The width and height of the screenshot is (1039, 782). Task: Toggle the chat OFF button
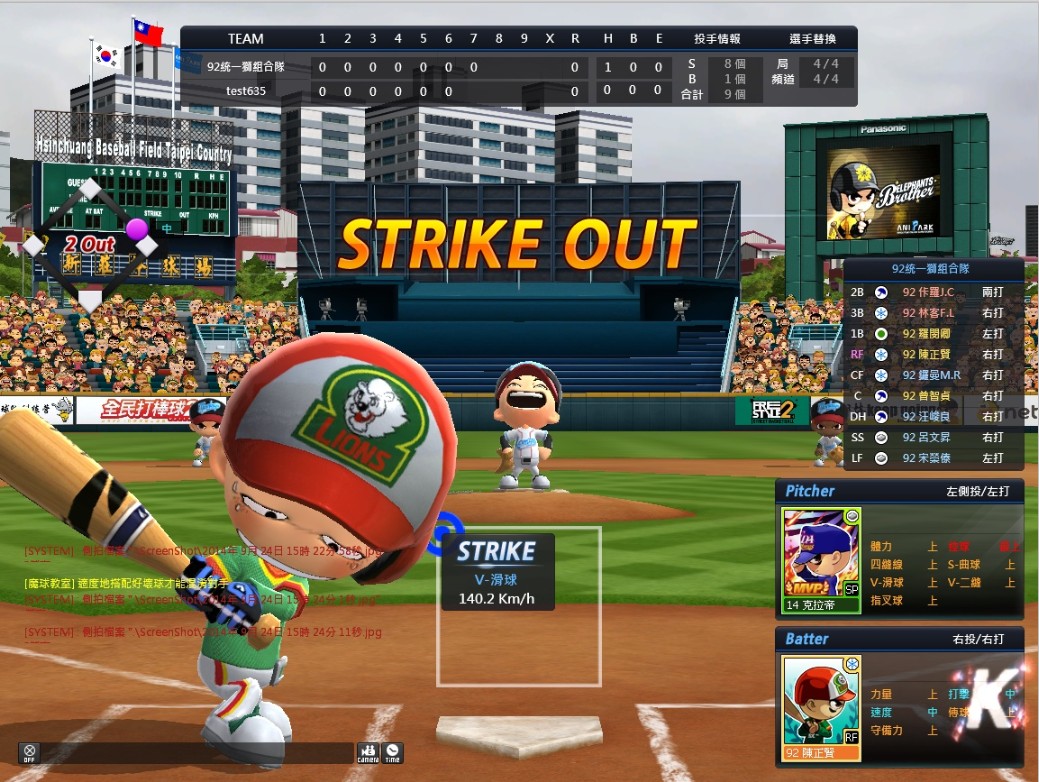click(x=30, y=753)
